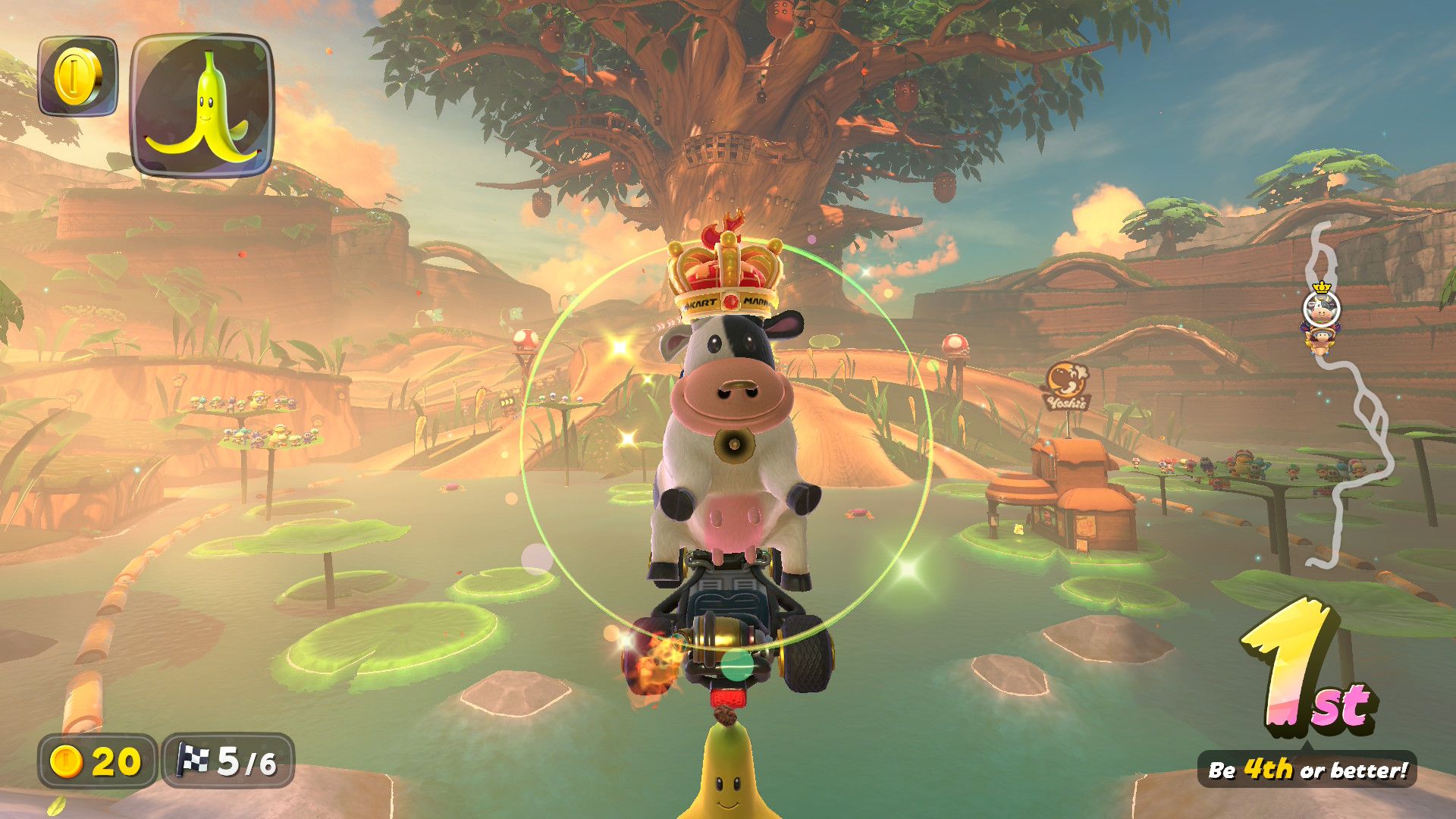Select the banana item slot
This screenshot has height=819, width=1456.
click(x=202, y=105)
